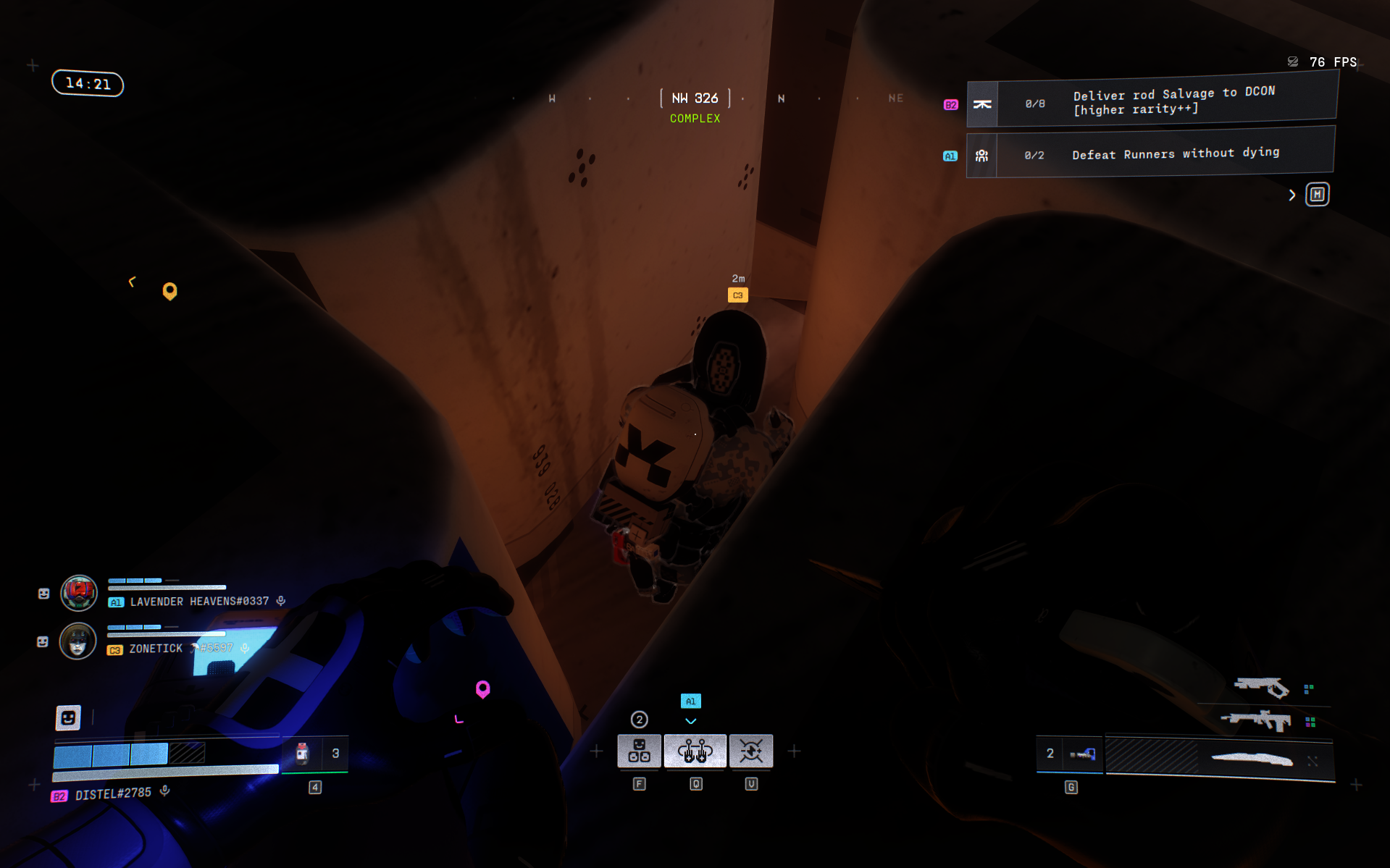Activate the smiley face drone ability icon

pos(639,751)
